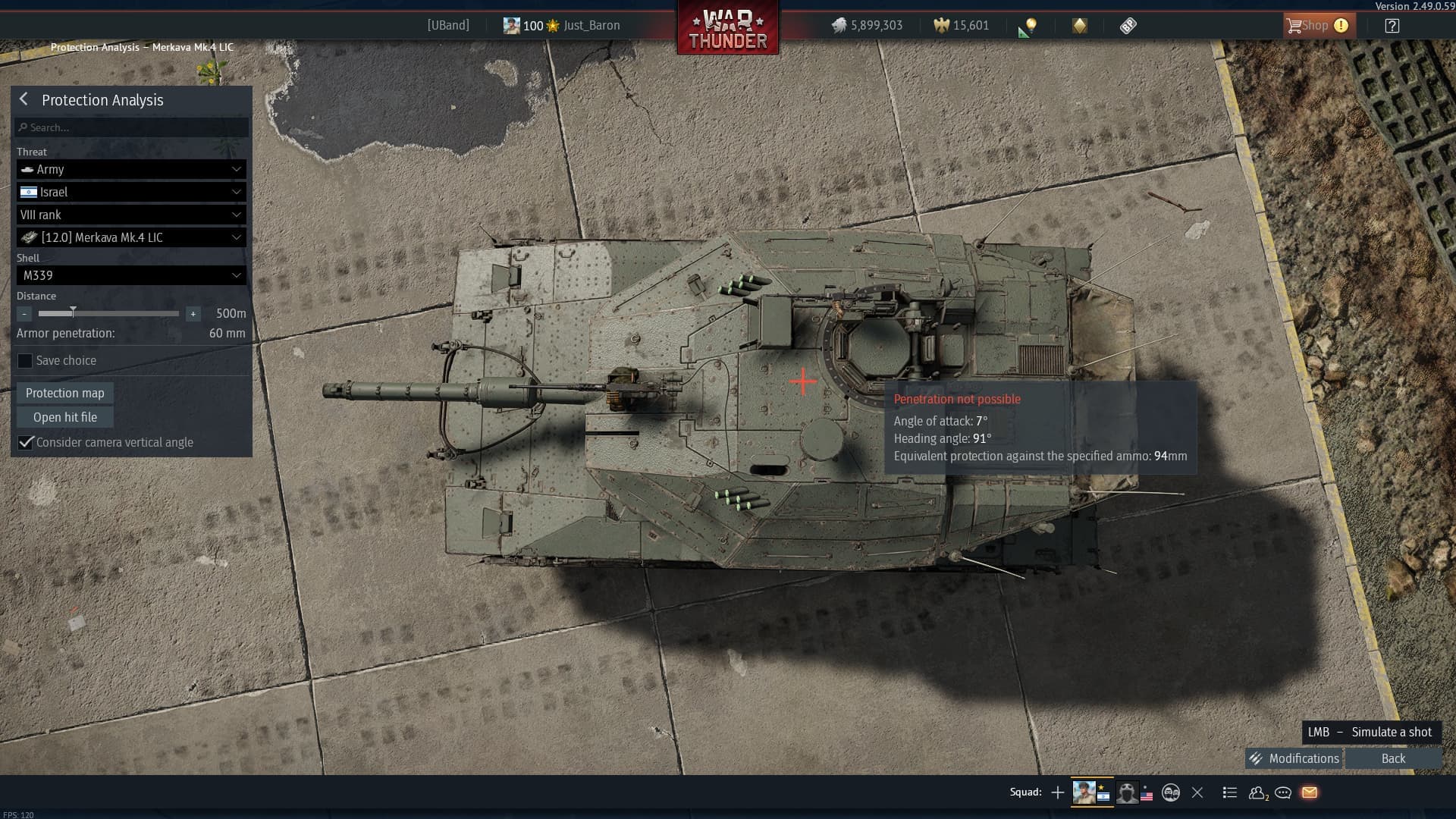Open the VIII rank dropdown
The image size is (1456, 819).
coord(131,215)
